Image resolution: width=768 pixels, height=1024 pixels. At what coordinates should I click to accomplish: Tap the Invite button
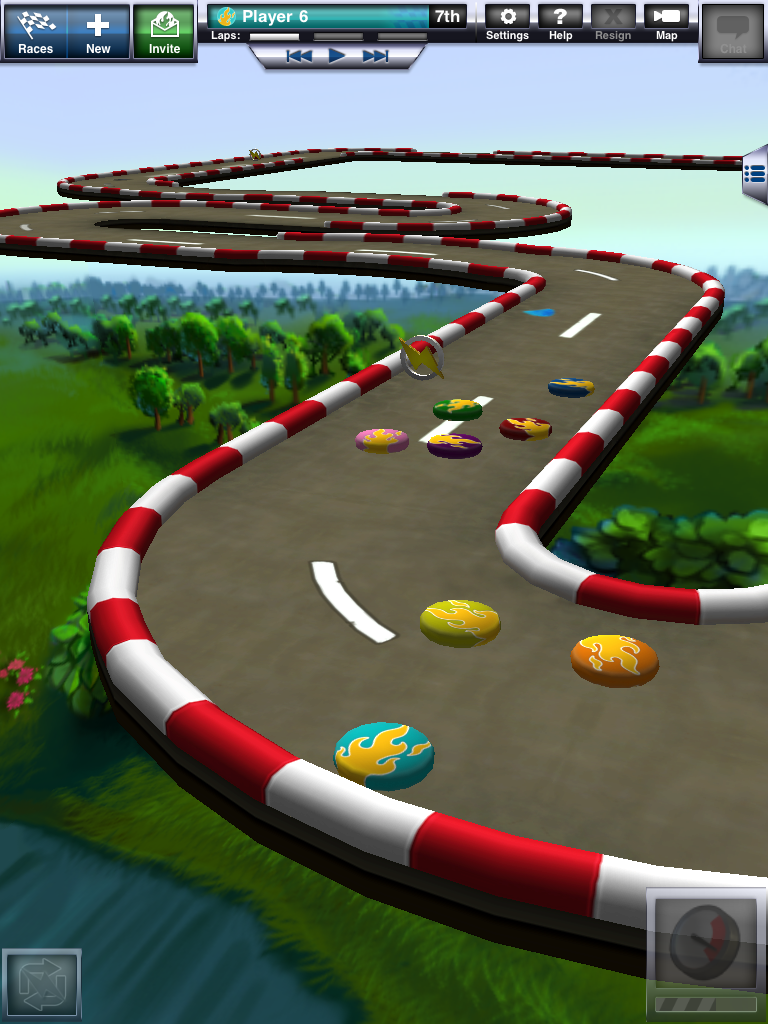point(164,31)
